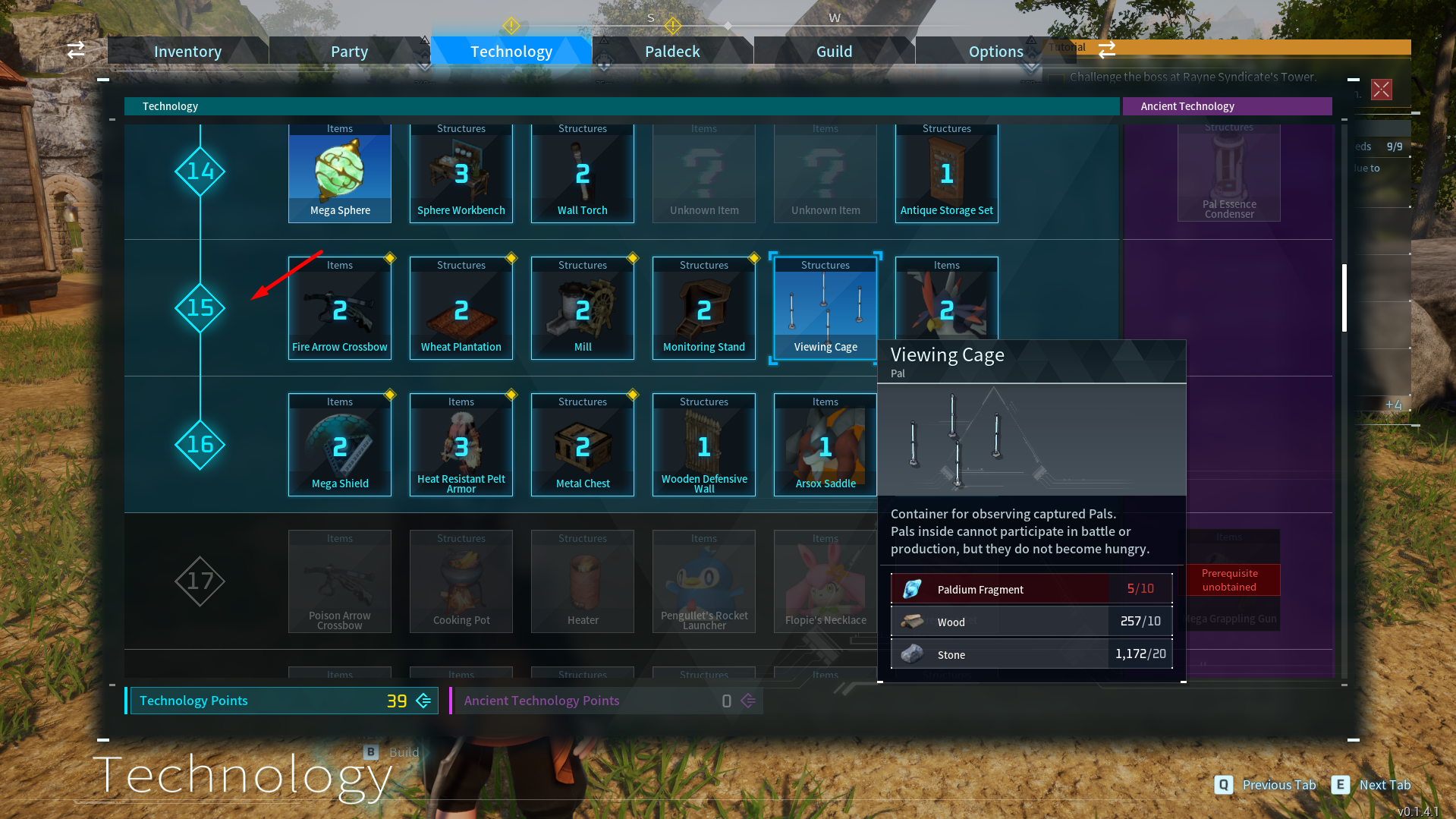
Task: Select the Mega Shield item
Action: tap(340, 445)
